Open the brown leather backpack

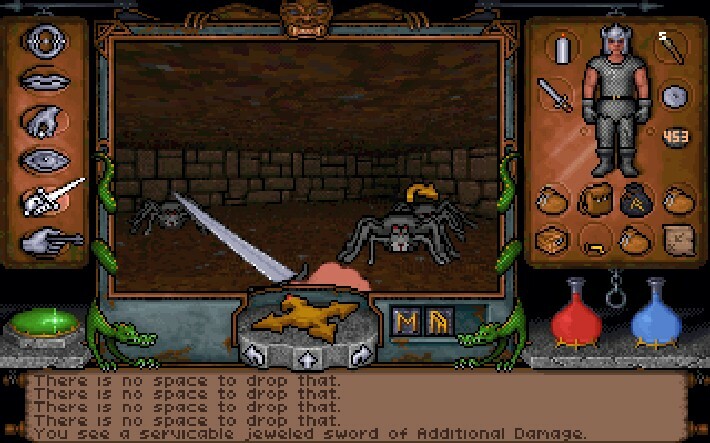592,199
